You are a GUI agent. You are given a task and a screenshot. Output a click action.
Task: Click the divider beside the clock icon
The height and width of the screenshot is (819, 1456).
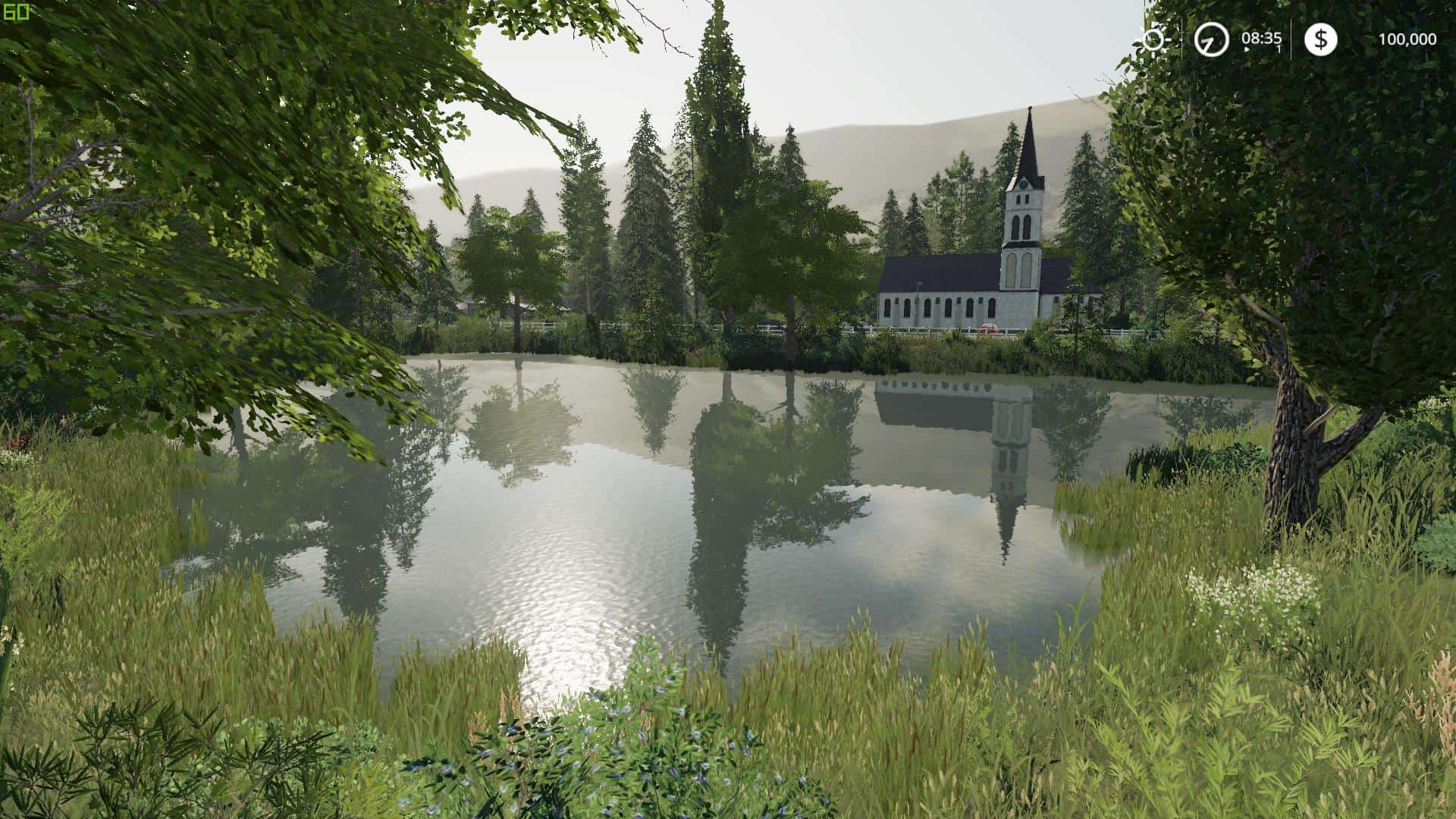coord(1181,39)
